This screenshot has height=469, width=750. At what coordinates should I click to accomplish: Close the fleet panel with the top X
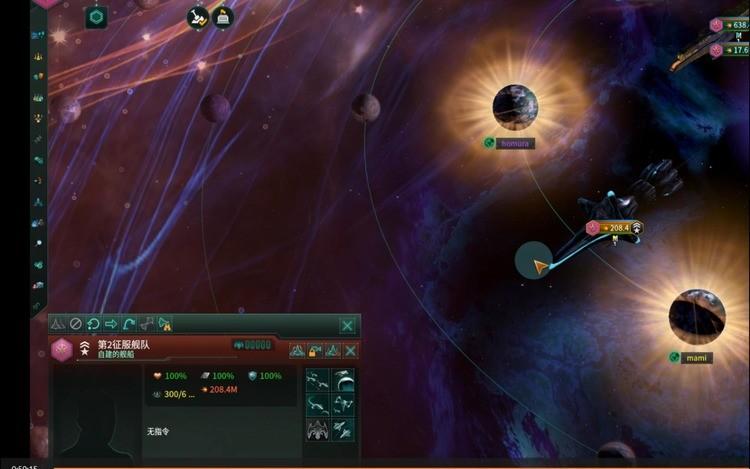coord(347,325)
